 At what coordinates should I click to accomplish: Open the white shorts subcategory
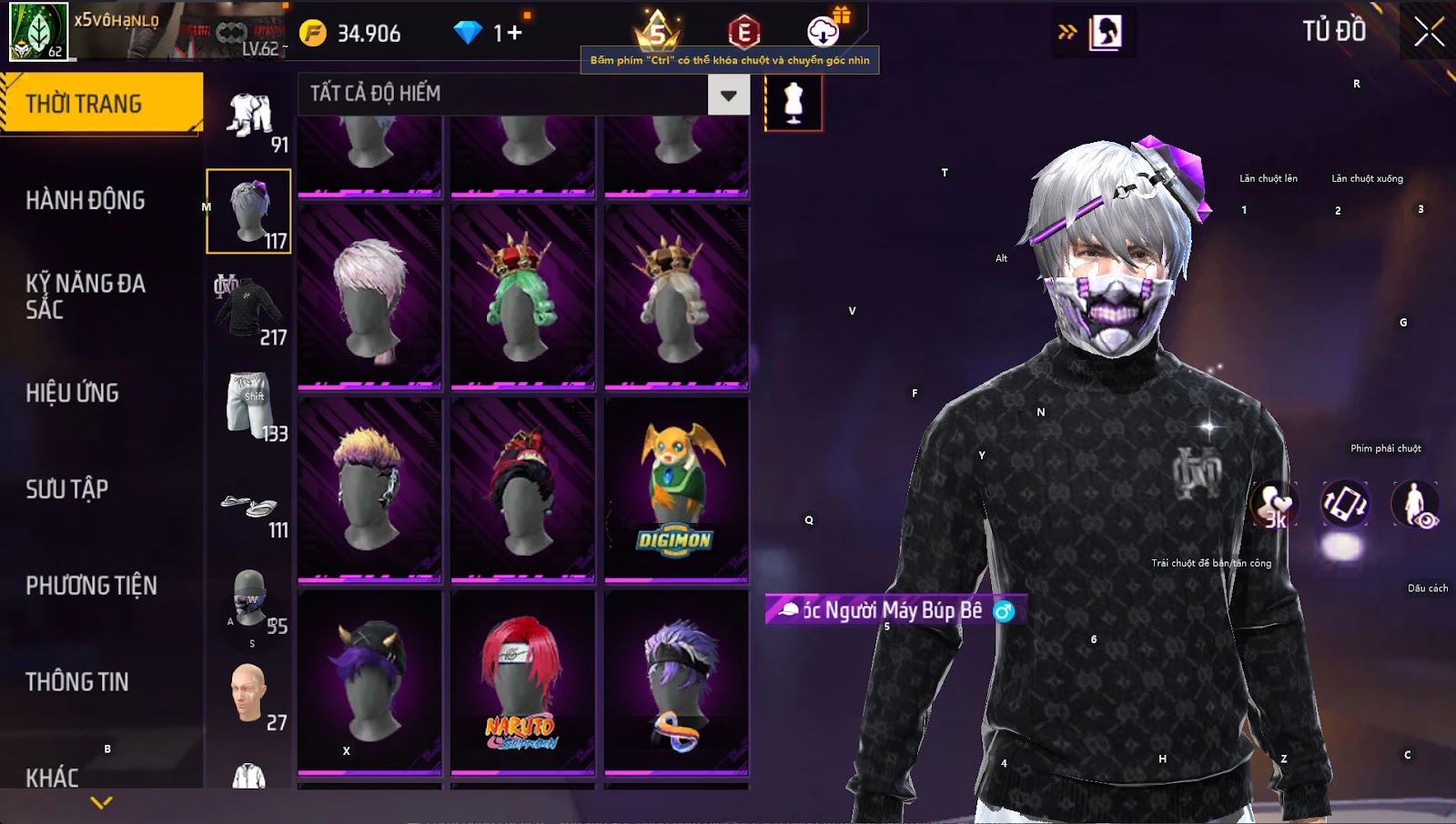click(248, 406)
